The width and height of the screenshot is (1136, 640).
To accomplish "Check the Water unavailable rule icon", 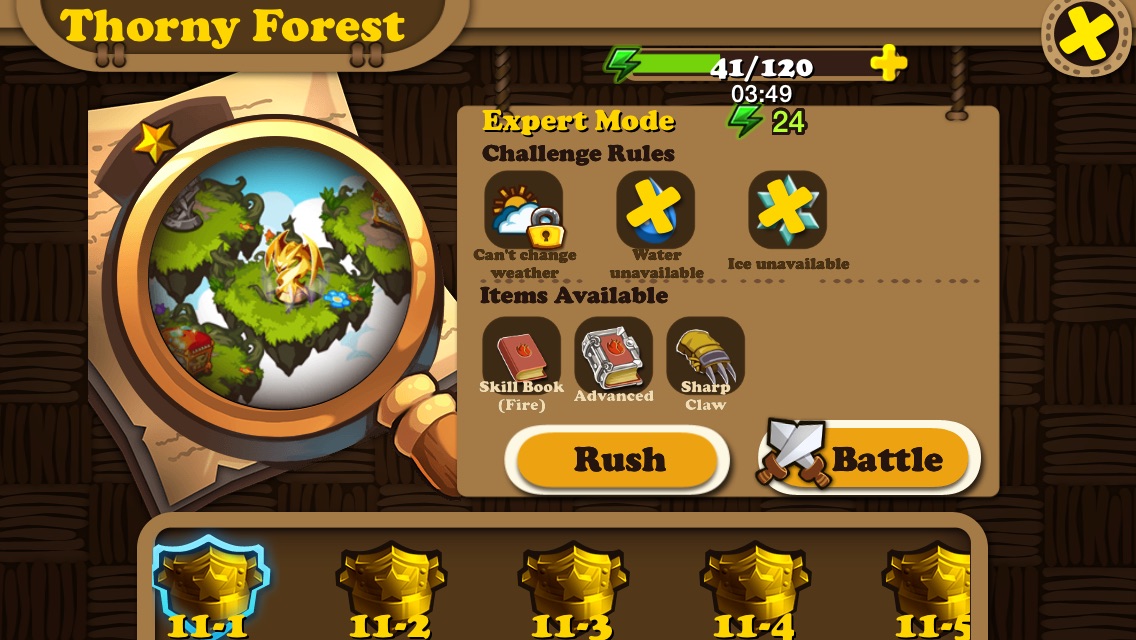I will (x=656, y=210).
